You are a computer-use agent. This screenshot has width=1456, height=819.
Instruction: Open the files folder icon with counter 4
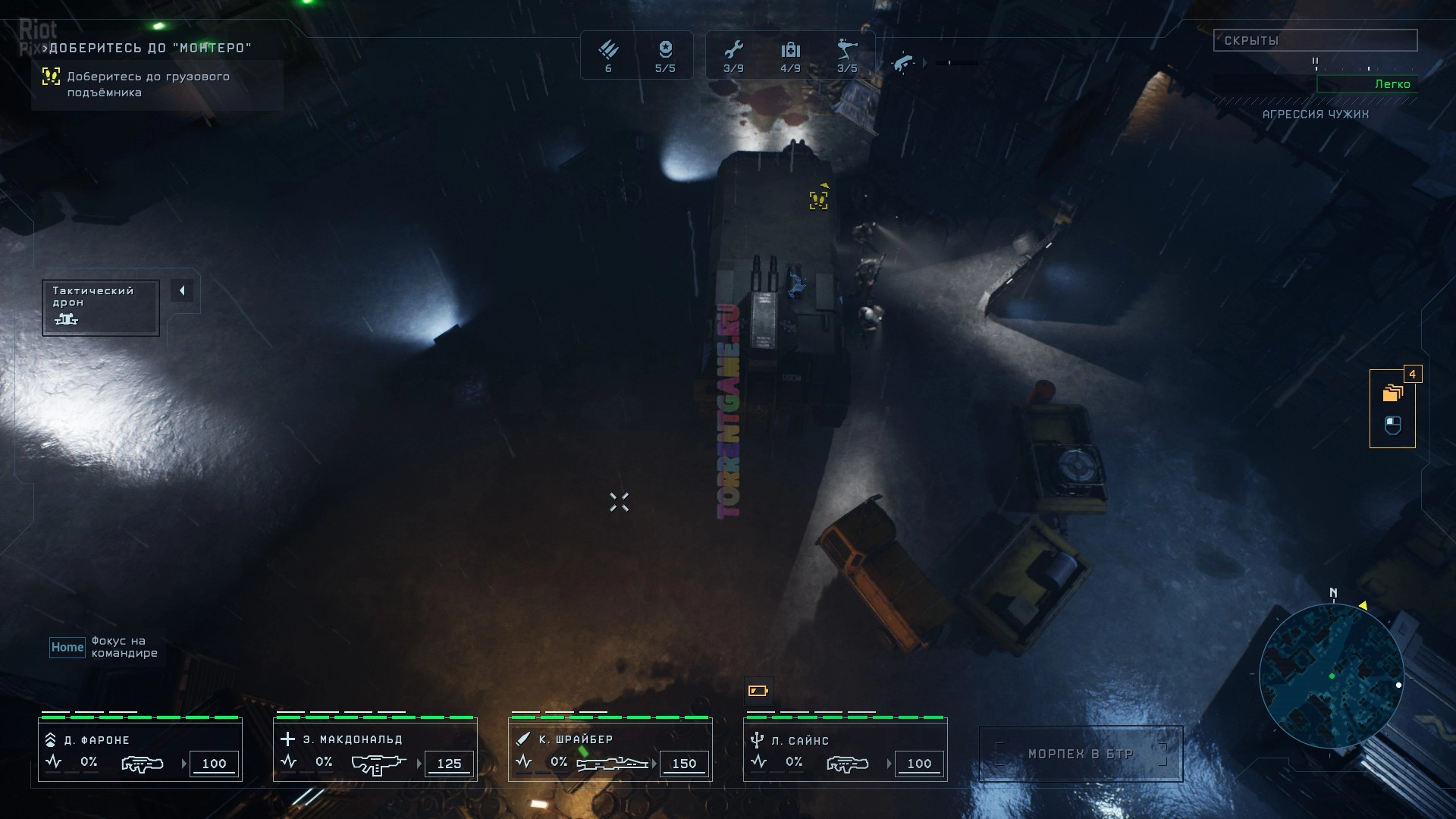1392,393
